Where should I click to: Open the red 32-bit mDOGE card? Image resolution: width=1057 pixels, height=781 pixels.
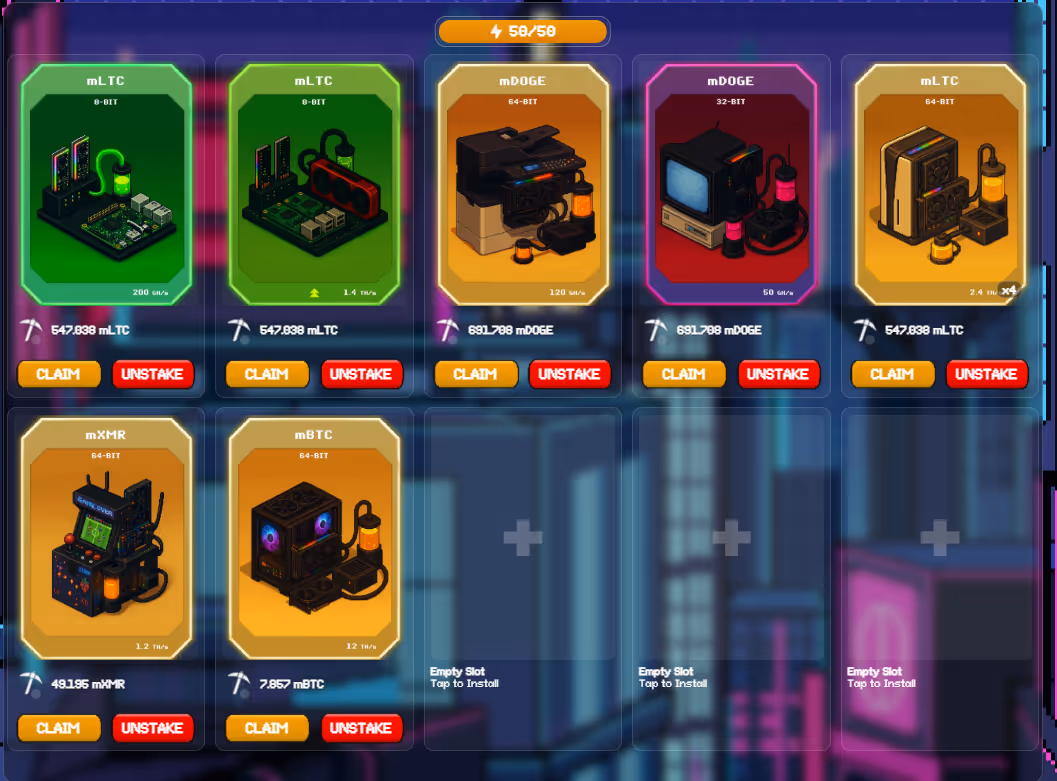731,185
